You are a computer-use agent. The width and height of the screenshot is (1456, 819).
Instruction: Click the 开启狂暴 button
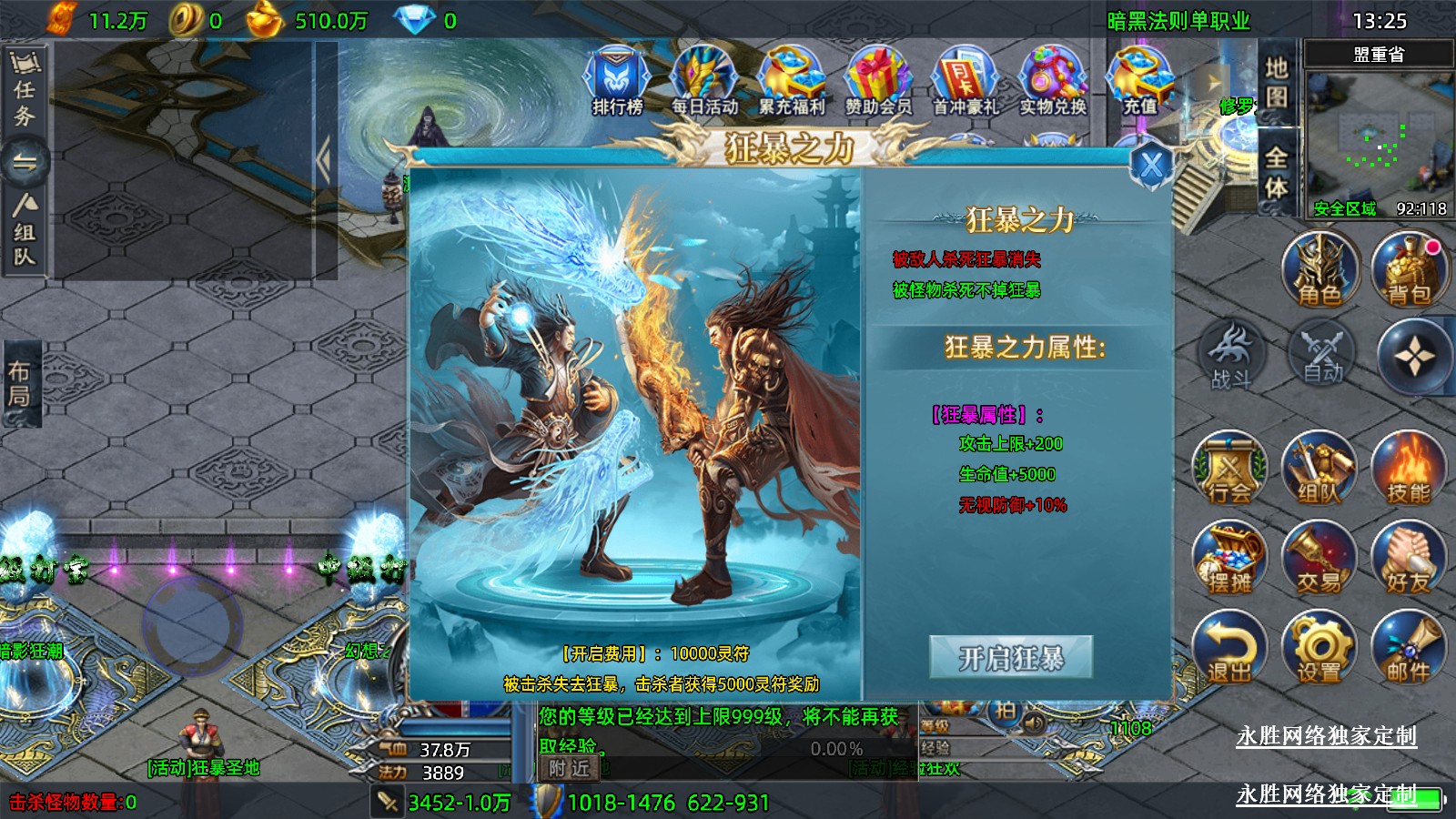(1010, 657)
